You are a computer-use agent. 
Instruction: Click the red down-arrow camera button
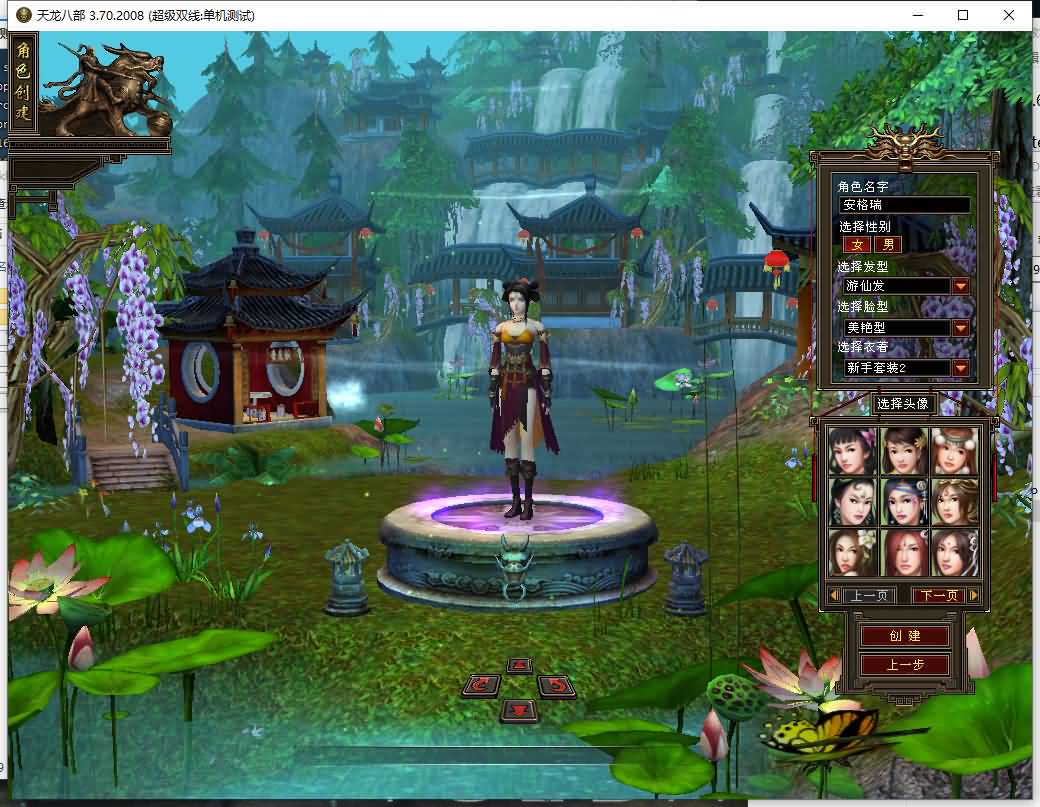(x=519, y=710)
